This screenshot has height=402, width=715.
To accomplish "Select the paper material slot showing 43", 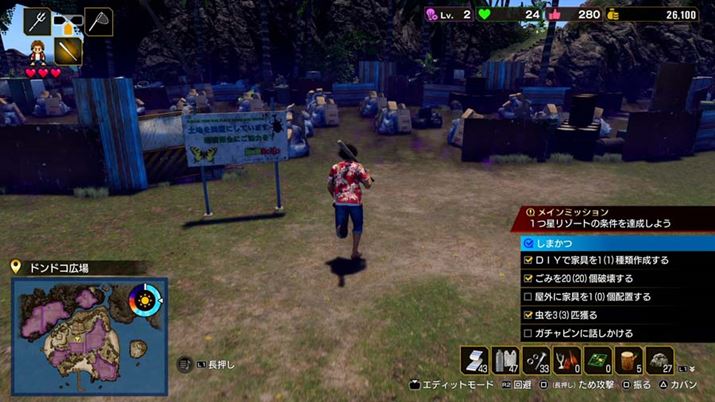I will point(475,360).
